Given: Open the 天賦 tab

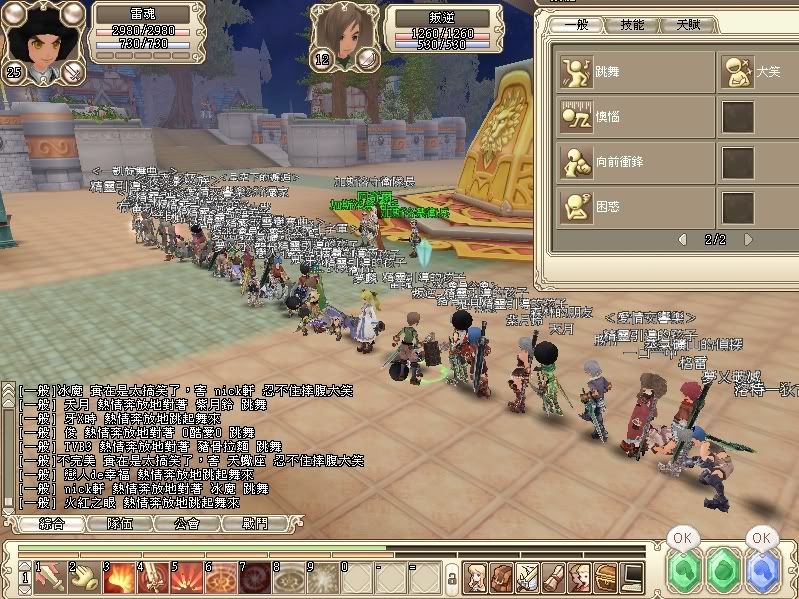Looking at the screenshot, I should click(x=688, y=25).
